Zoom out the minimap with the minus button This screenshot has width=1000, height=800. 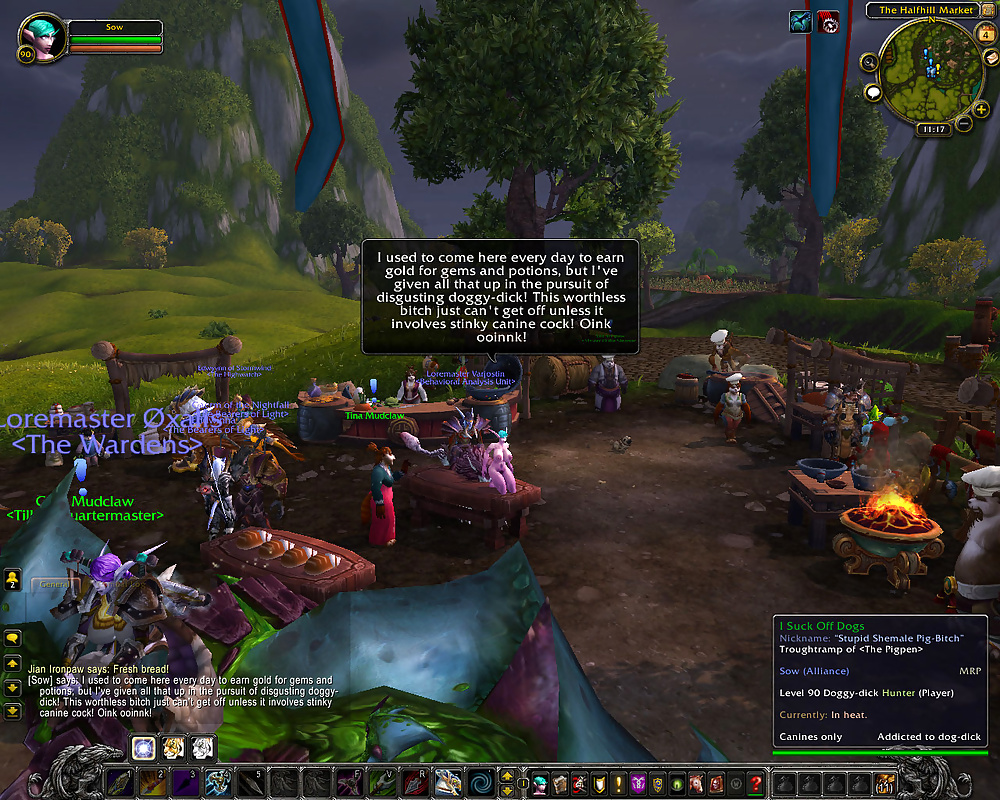coord(963,124)
